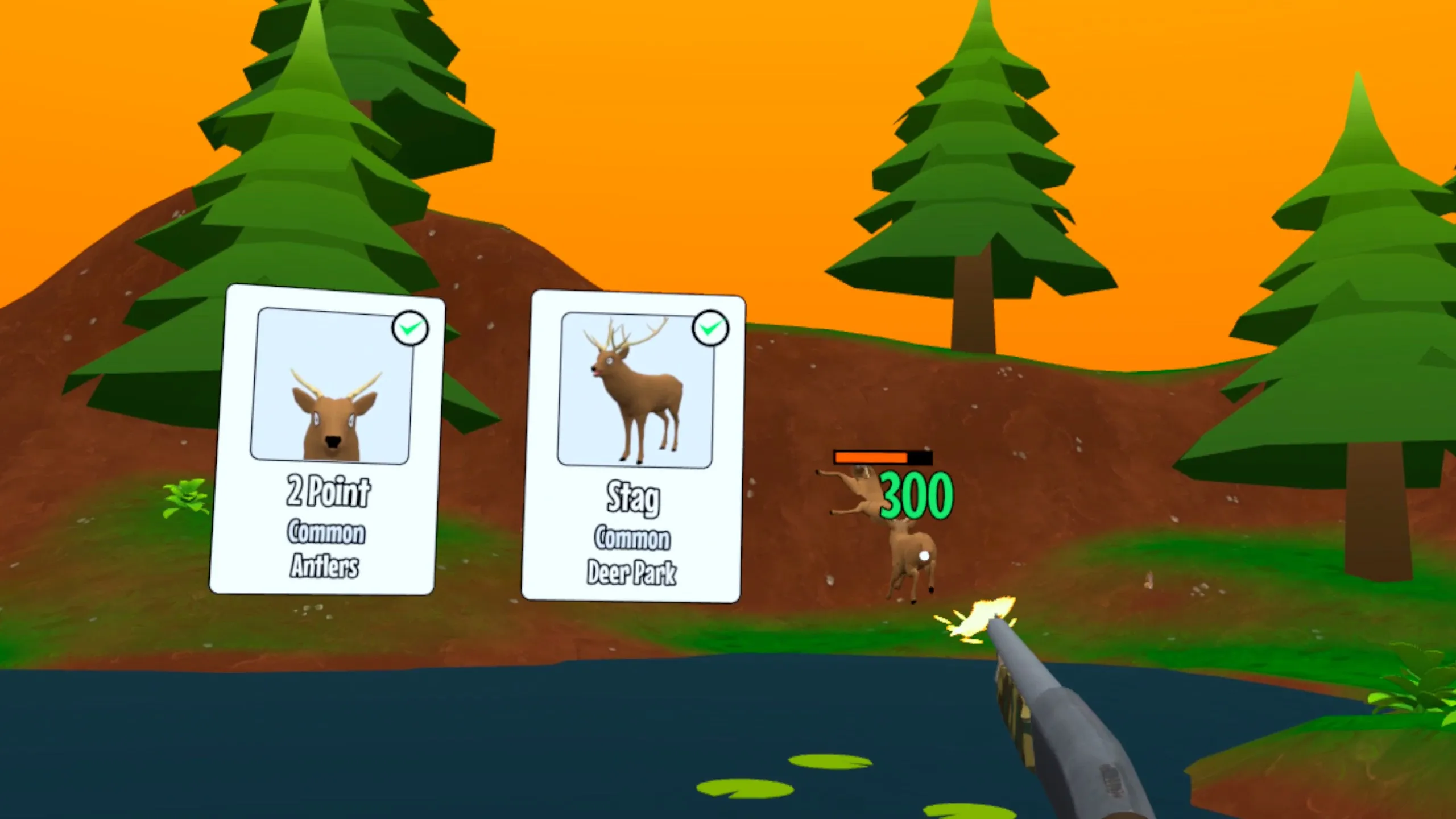Toggle the checkmark on the Stag card
The width and height of the screenshot is (1456, 819).
click(x=710, y=328)
